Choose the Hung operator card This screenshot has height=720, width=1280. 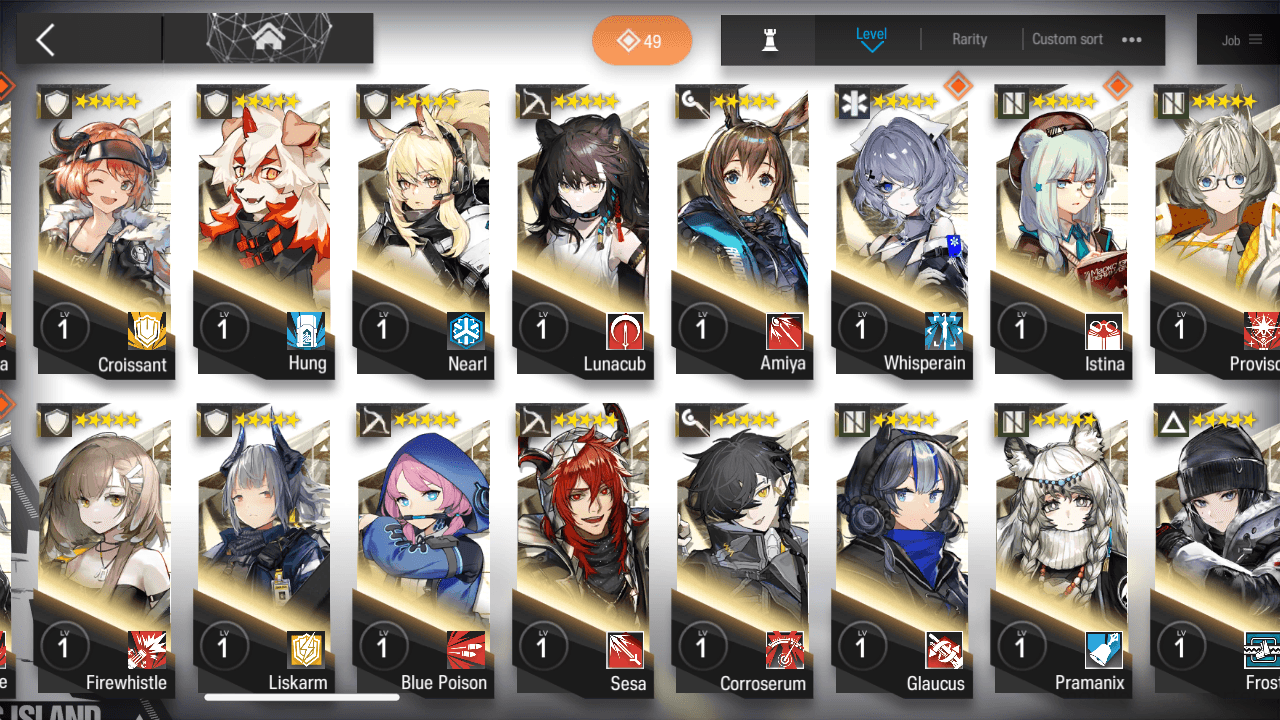pos(264,230)
